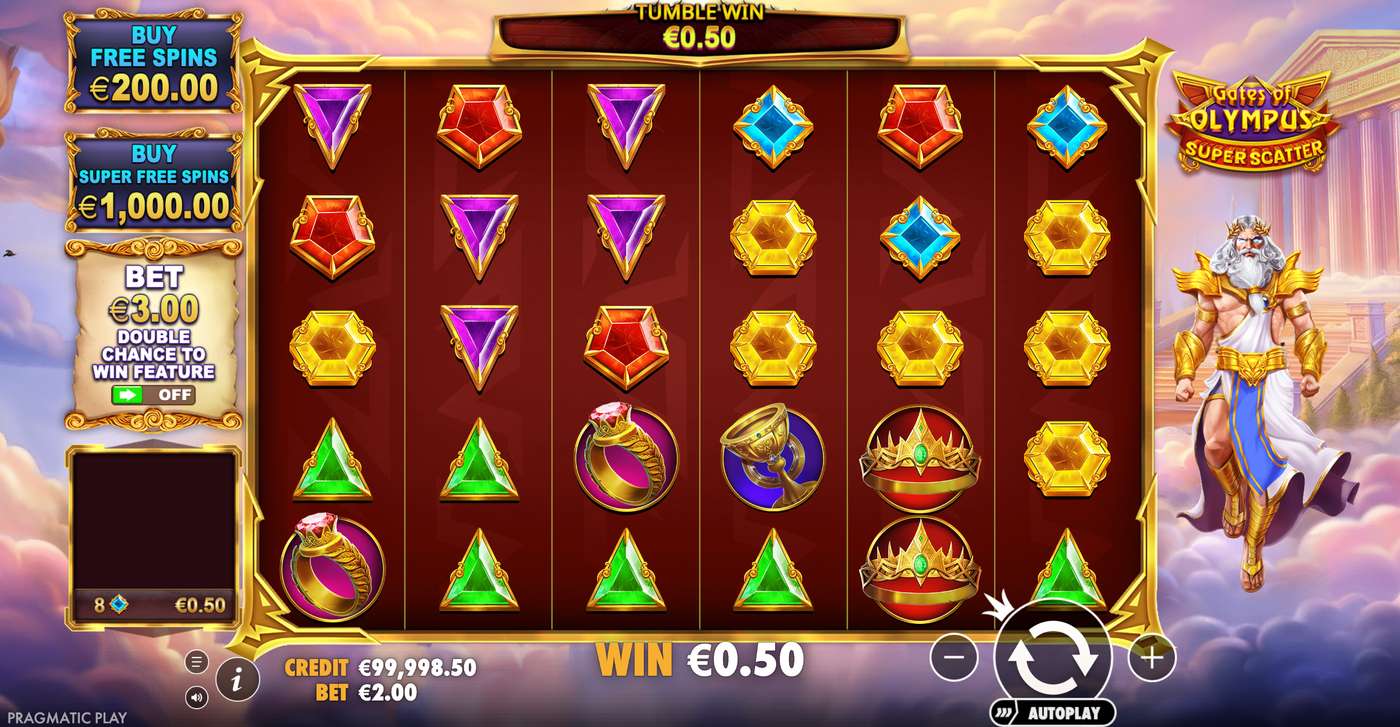Open the hamburger game menu

click(196, 661)
